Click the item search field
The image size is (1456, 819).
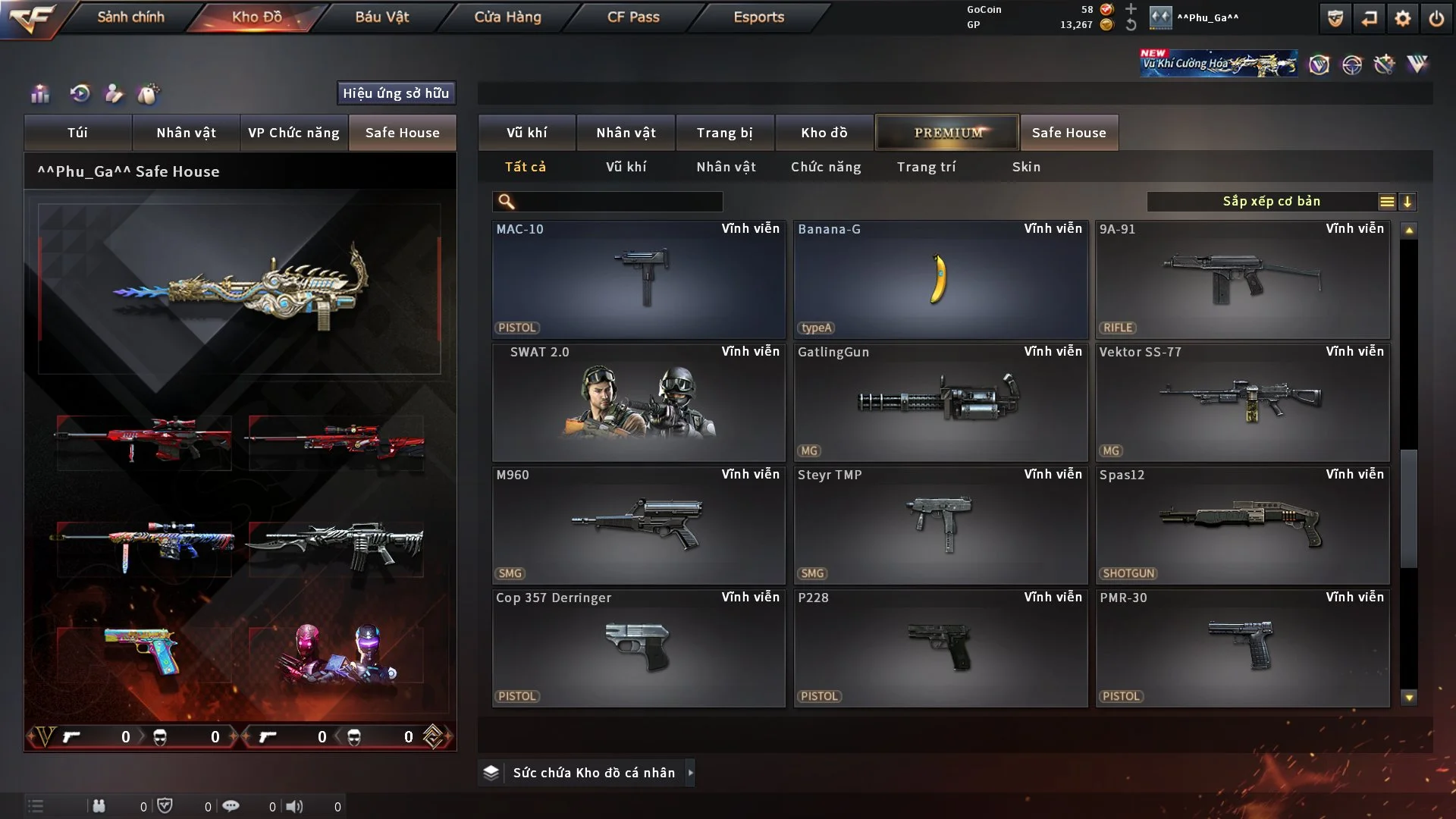[618, 202]
